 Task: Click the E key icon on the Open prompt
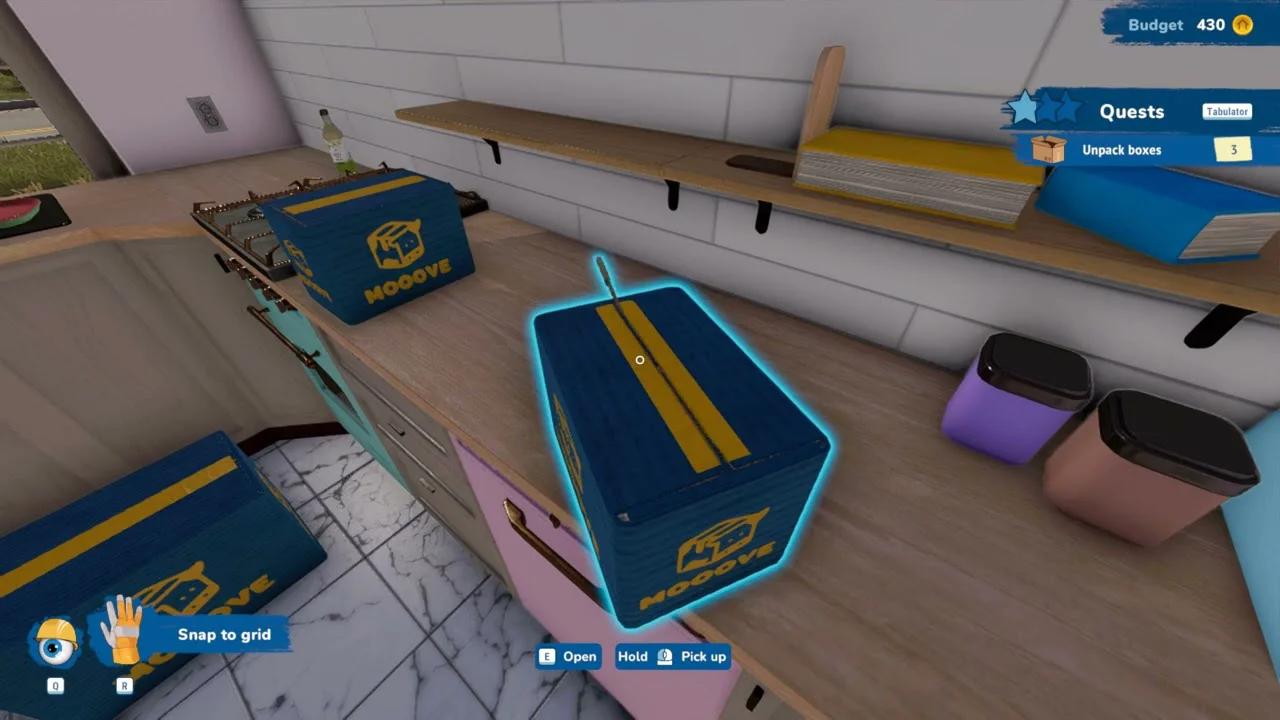point(545,657)
